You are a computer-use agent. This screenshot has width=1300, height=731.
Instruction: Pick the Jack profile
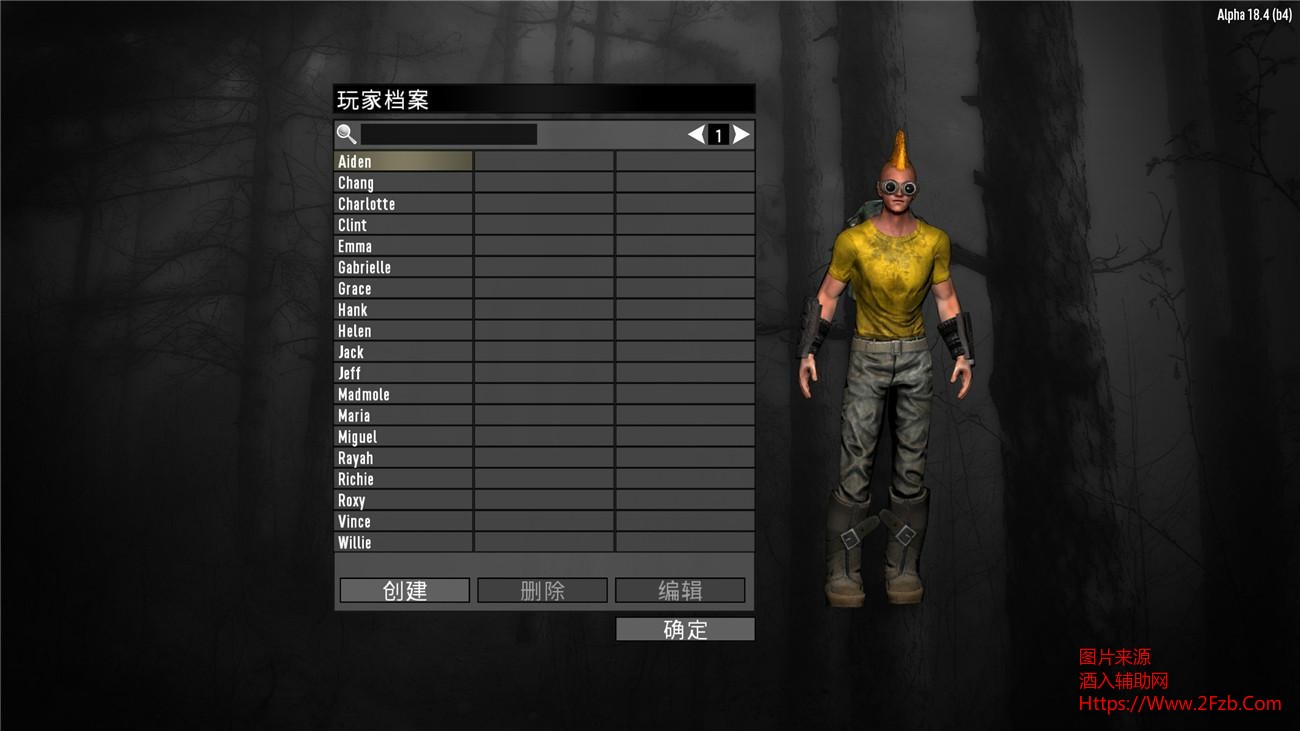(x=403, y=352)
